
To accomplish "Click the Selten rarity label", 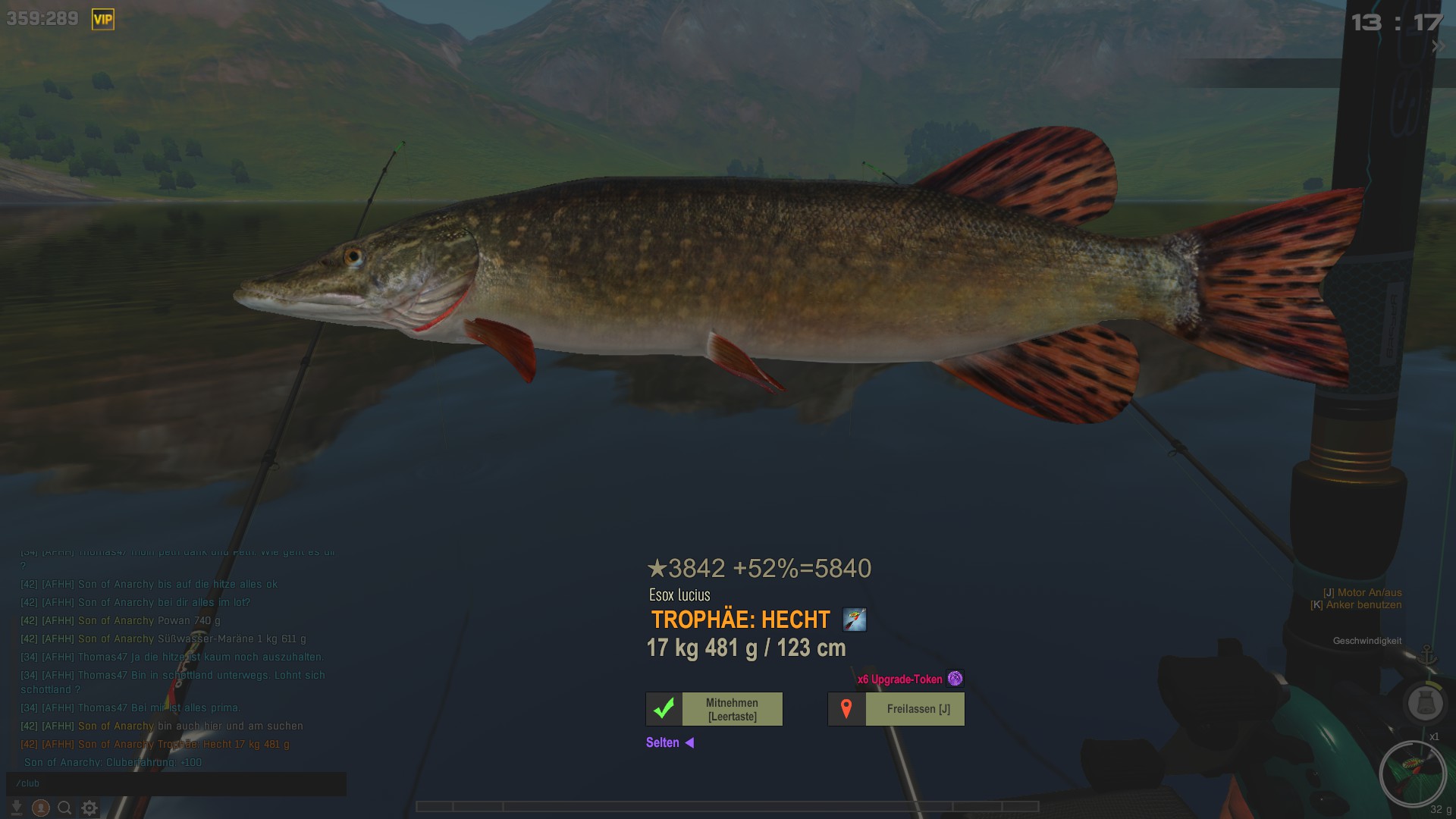I will click(663, 742).
